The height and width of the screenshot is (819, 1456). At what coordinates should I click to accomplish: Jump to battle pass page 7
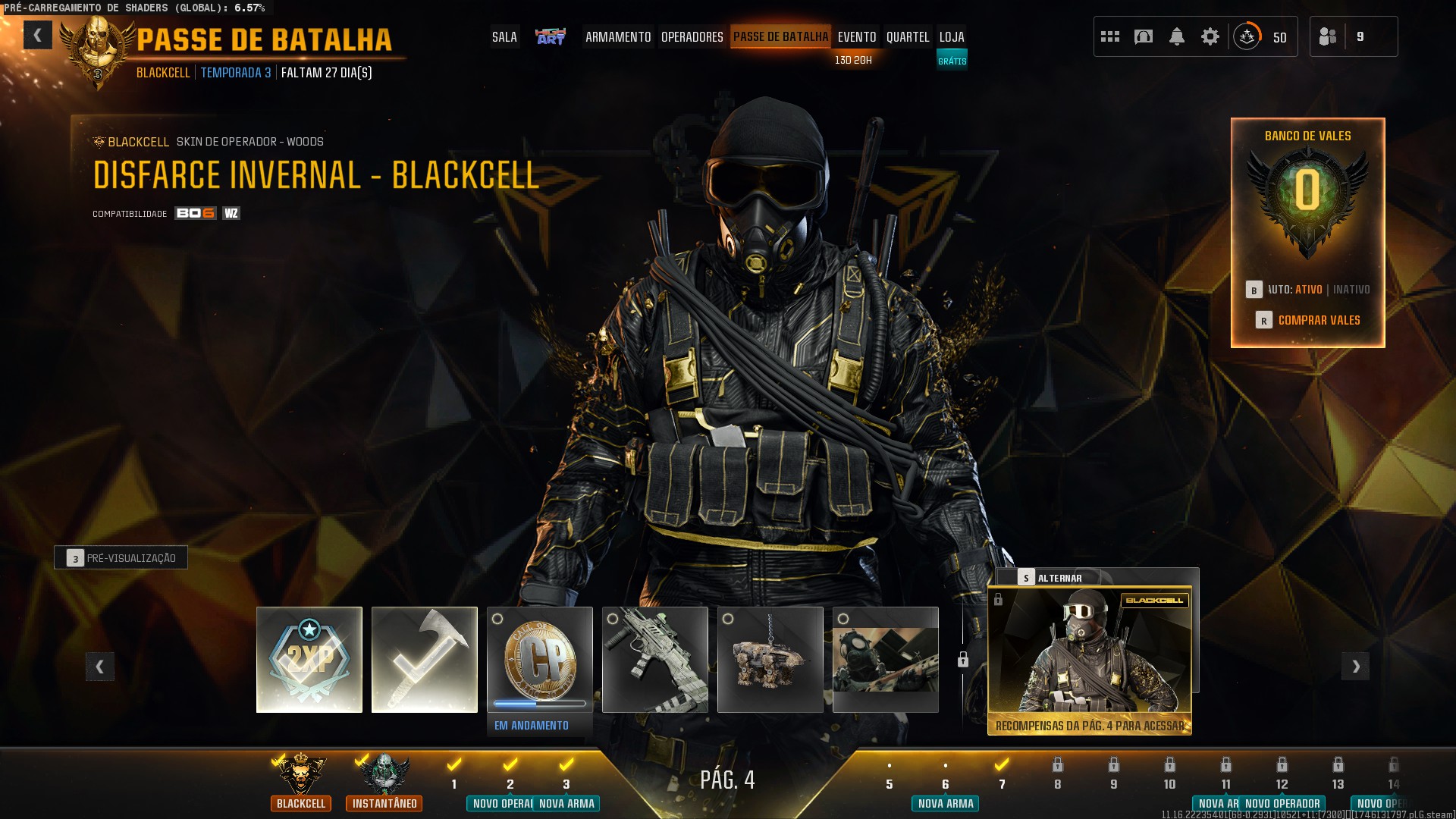pyautogui.click(x=1002, y=773)
